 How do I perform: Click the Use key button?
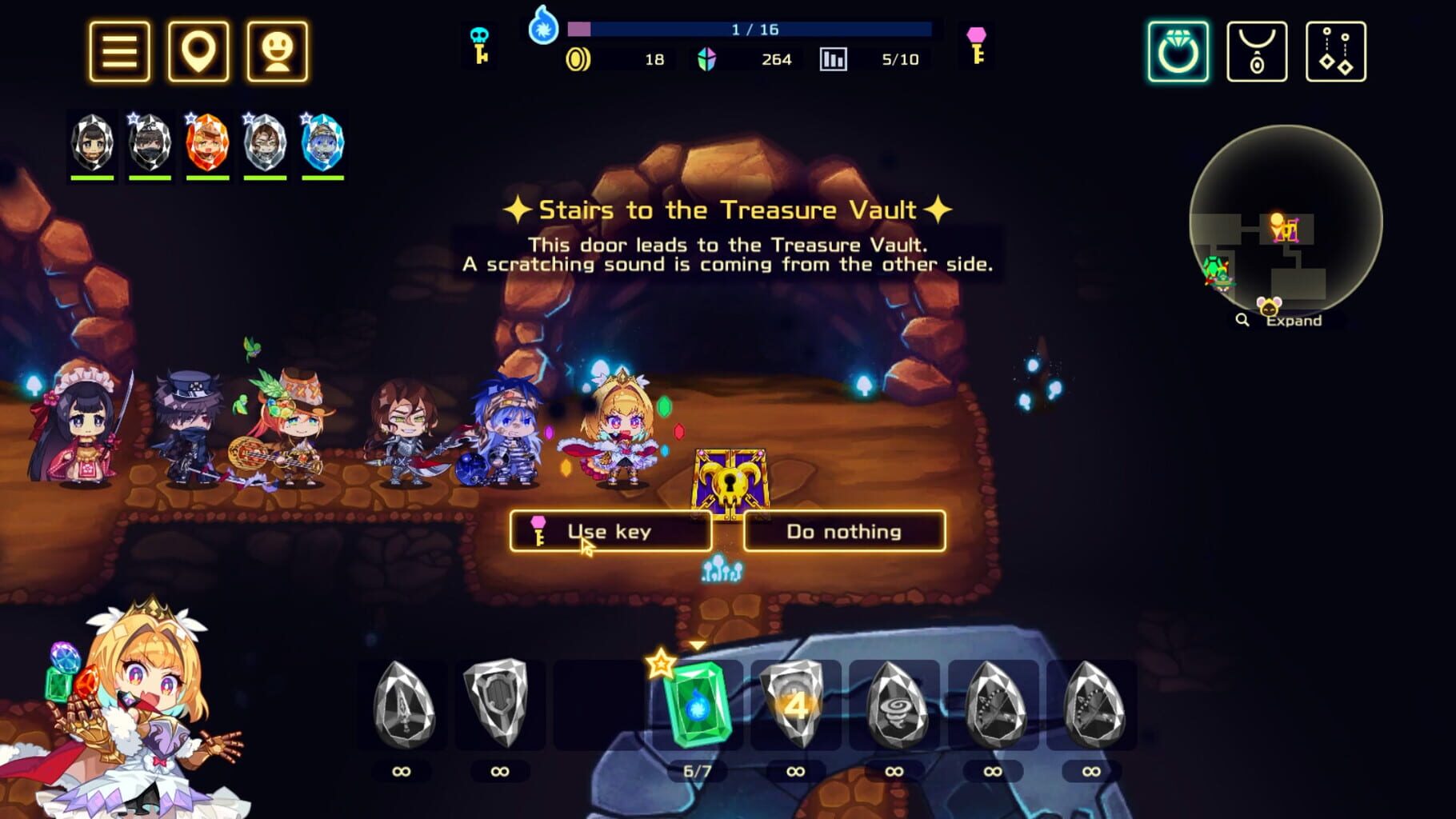tap(610, 531)
